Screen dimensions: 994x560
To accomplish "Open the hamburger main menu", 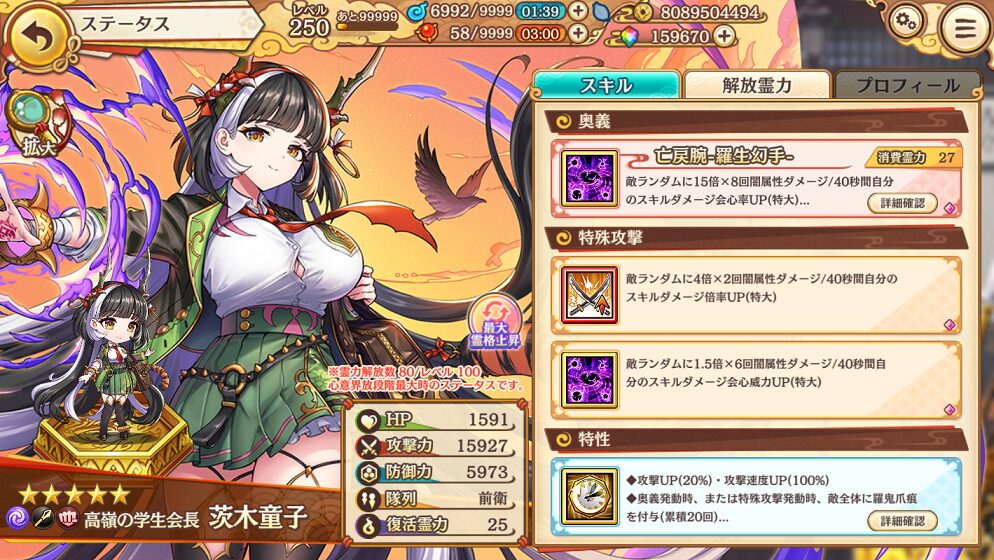I will coord(963,29).
